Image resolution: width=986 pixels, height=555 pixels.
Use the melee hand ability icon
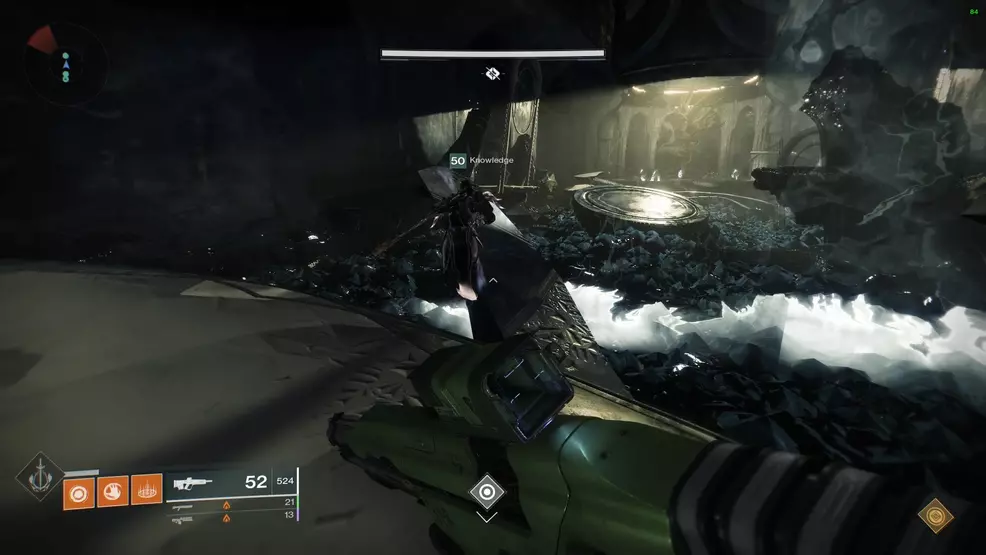click(112, 491)
